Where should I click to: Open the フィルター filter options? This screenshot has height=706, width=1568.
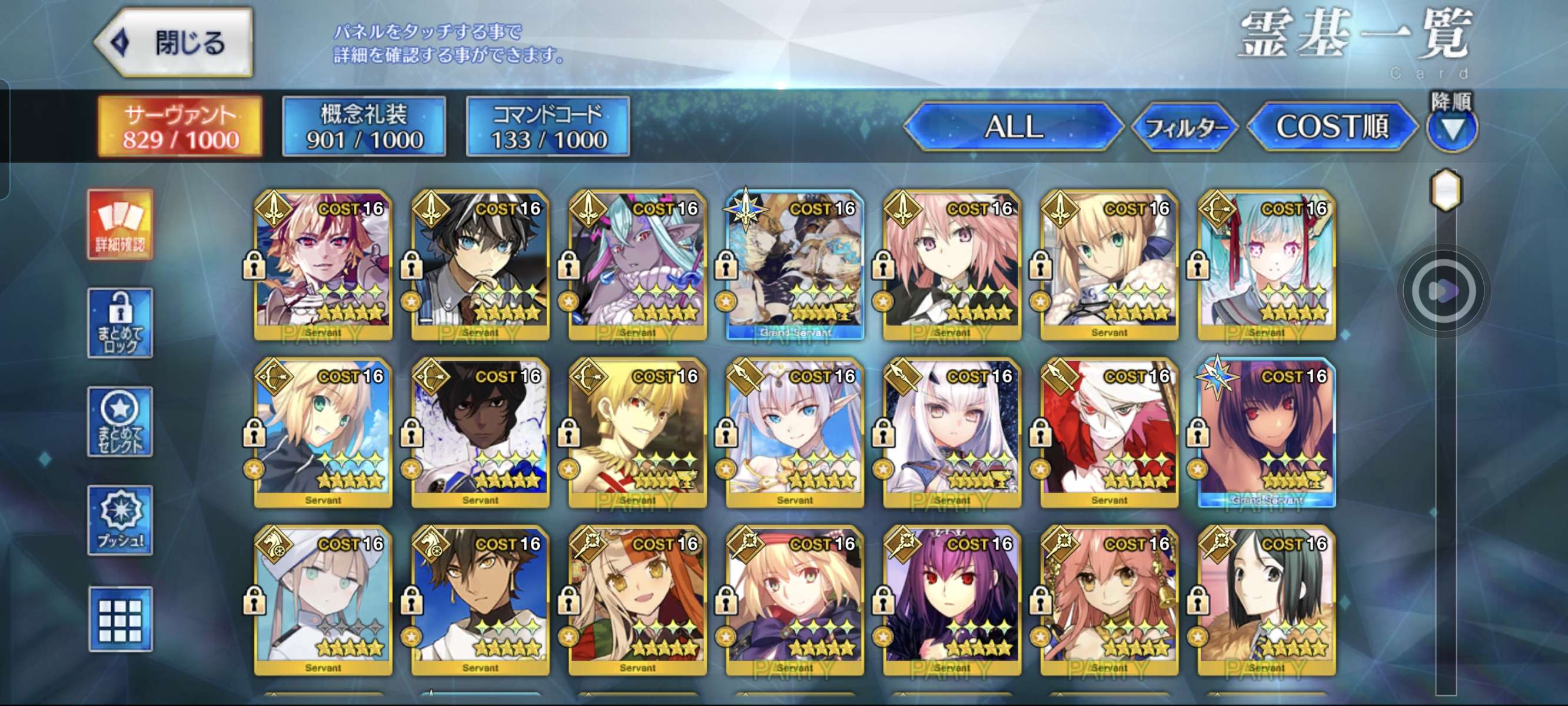pyautogui.click(x=1184, y=127)
